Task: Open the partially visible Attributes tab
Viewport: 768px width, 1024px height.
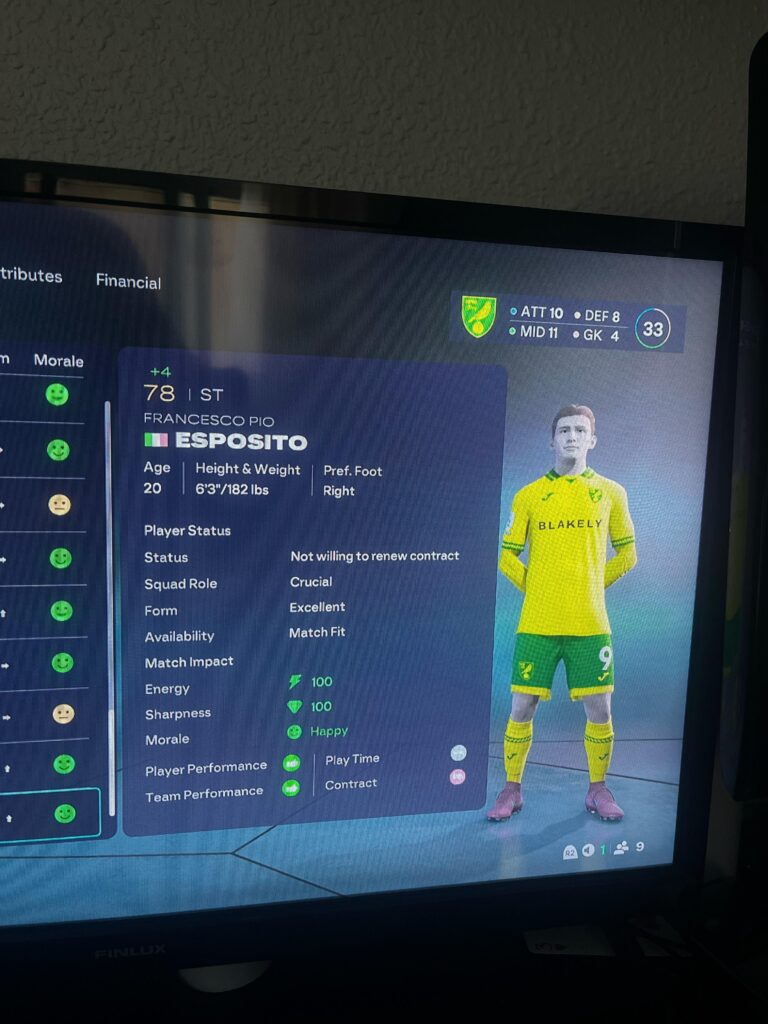Action: pyautogui.click(x=31, y=275)
